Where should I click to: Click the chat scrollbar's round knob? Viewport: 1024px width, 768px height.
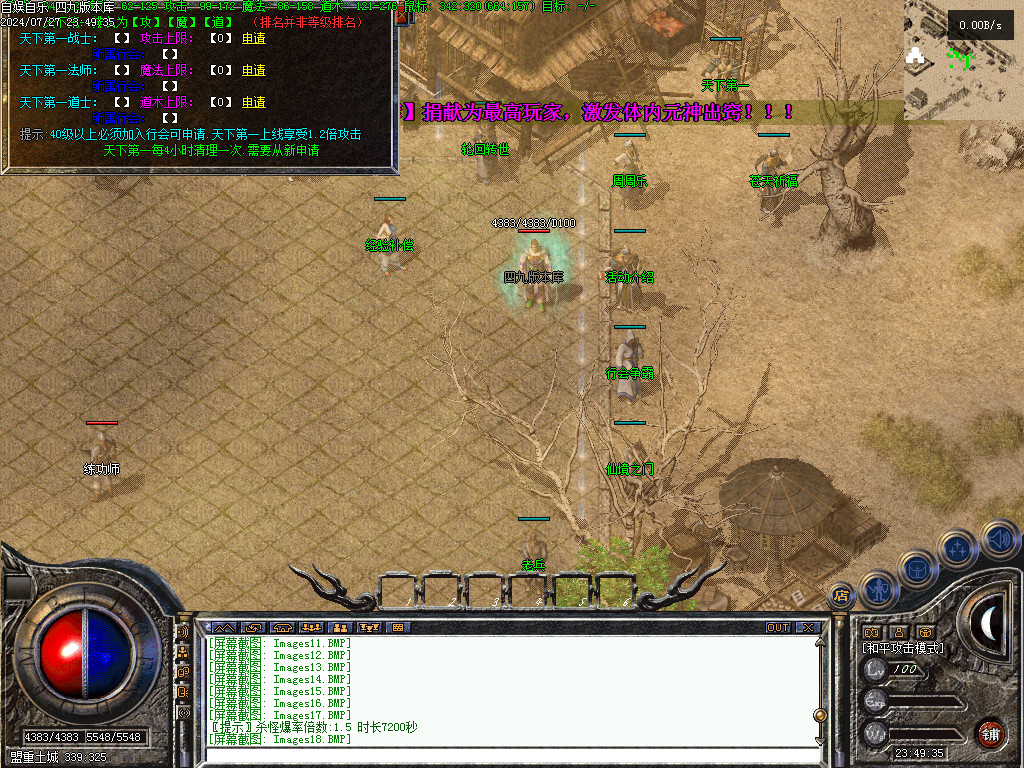(x=820, y=716)
